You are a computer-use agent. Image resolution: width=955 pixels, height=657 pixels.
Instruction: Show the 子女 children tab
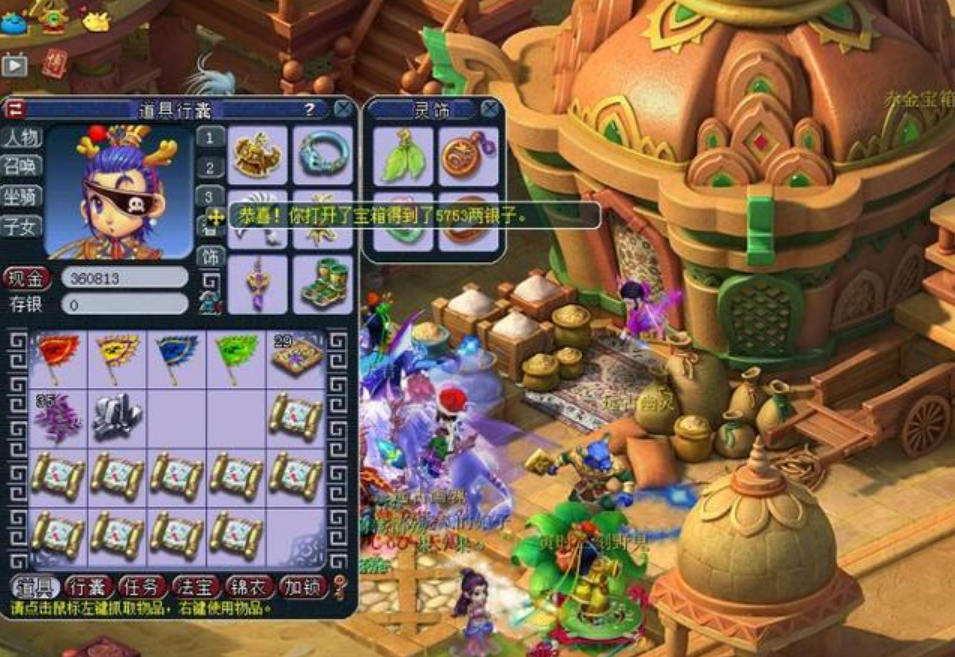pos(20,226)
